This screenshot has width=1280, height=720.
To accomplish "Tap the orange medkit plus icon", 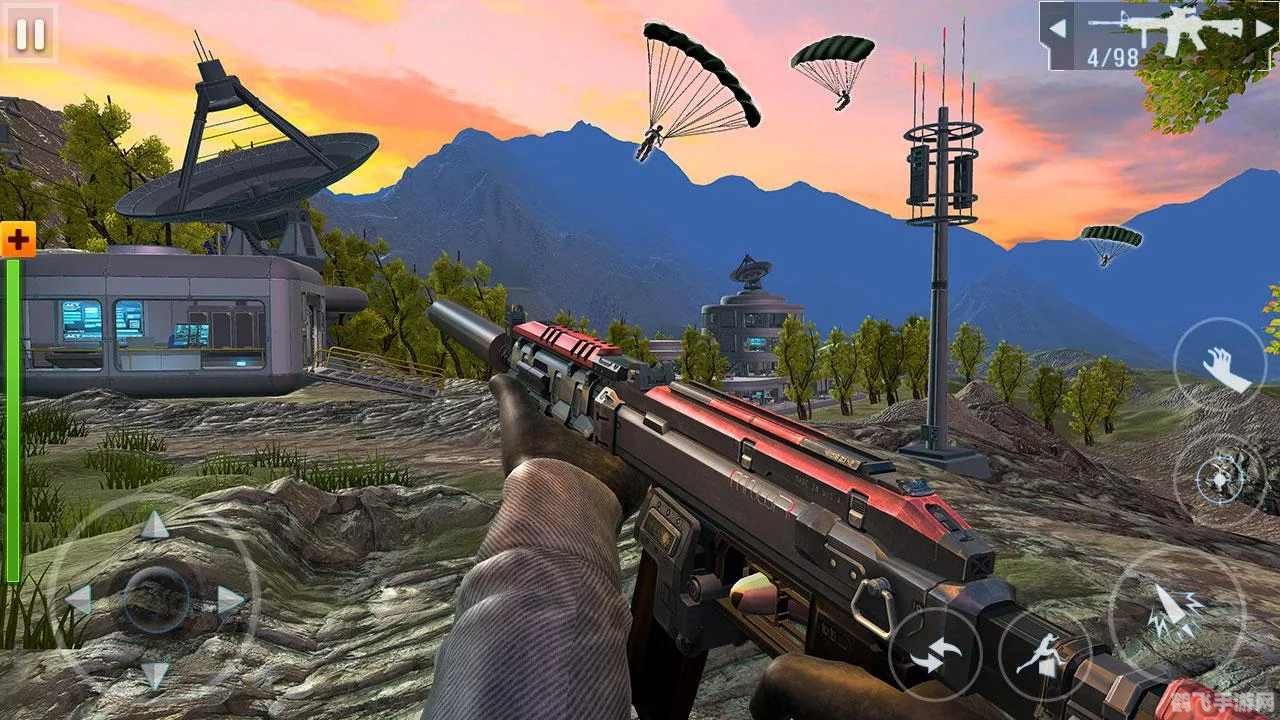I will pos(17,240).
